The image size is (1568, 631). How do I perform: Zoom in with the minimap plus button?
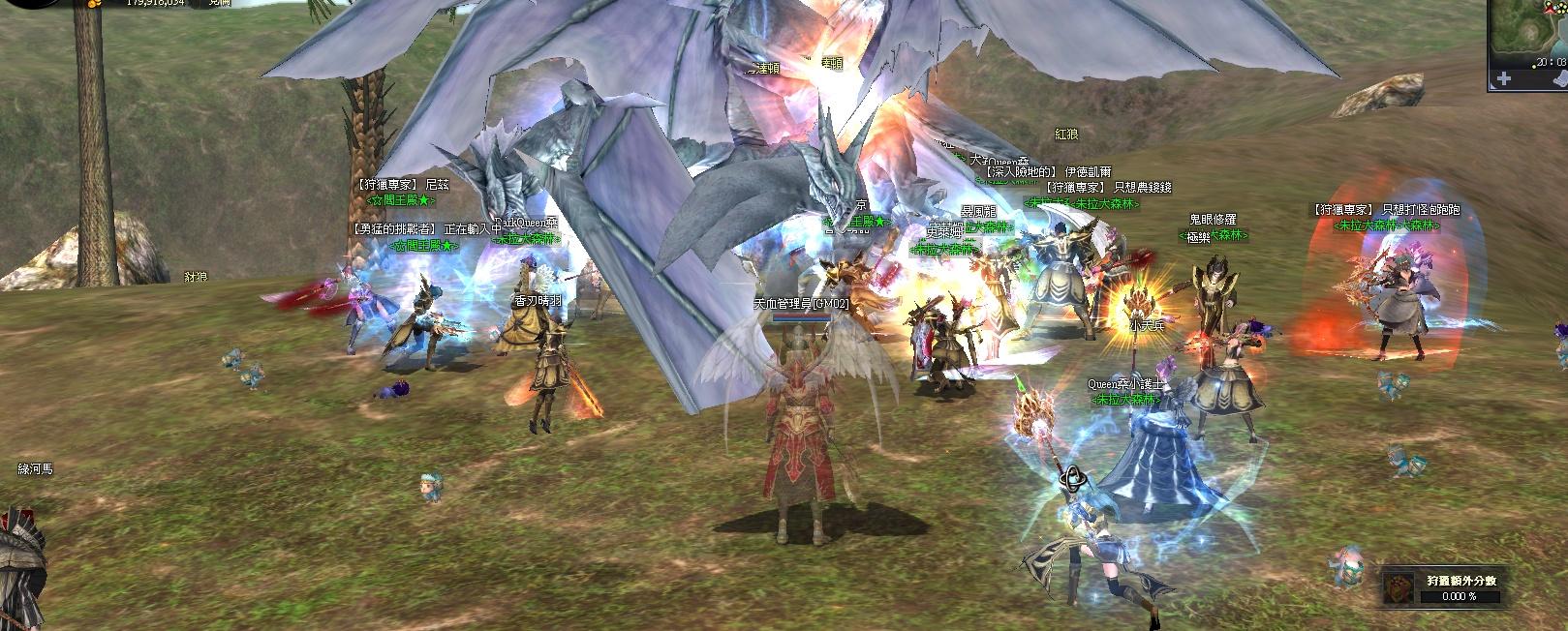(1503, 78)
